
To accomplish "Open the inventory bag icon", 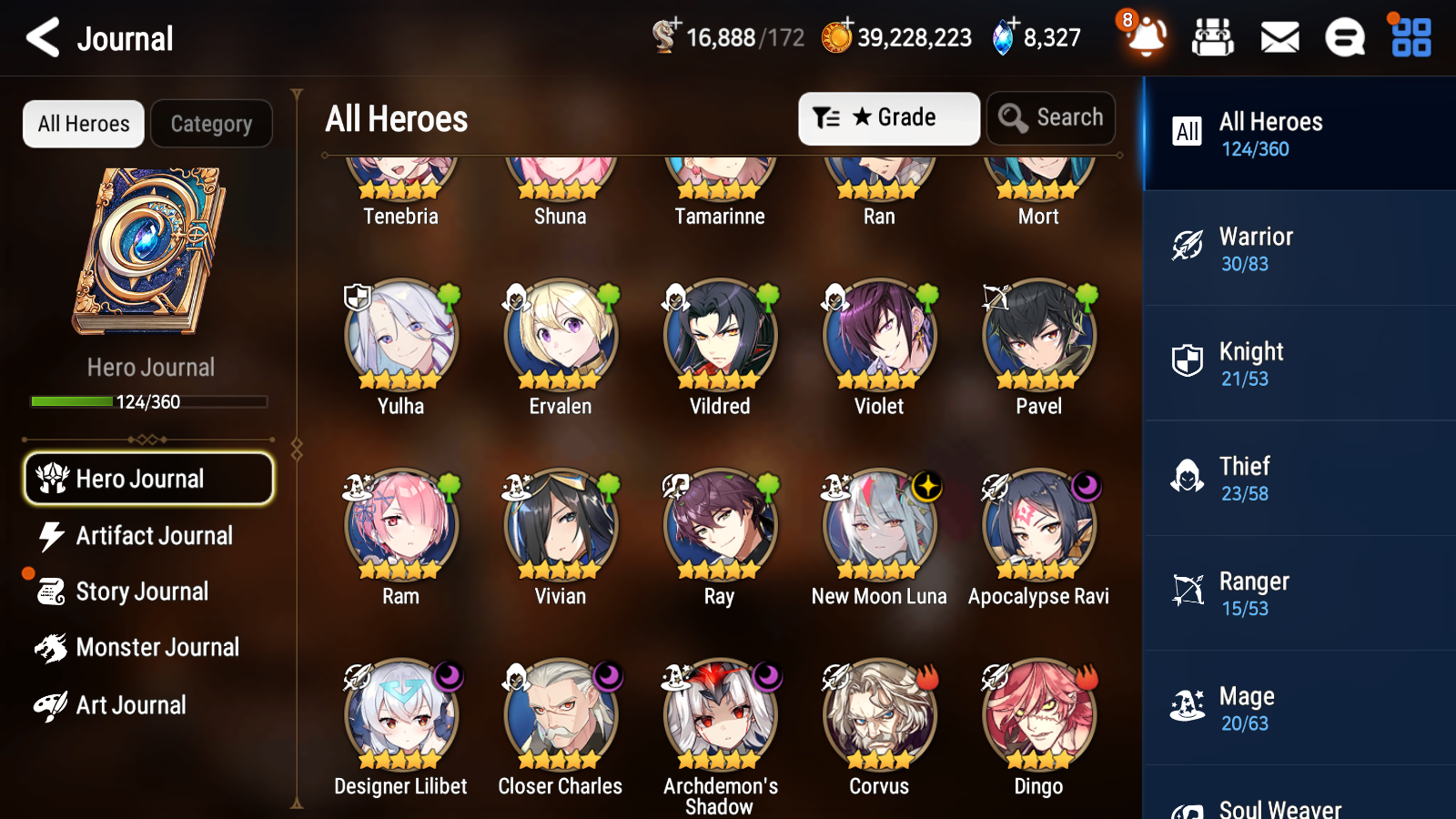I will click(x=1213, y=38).
